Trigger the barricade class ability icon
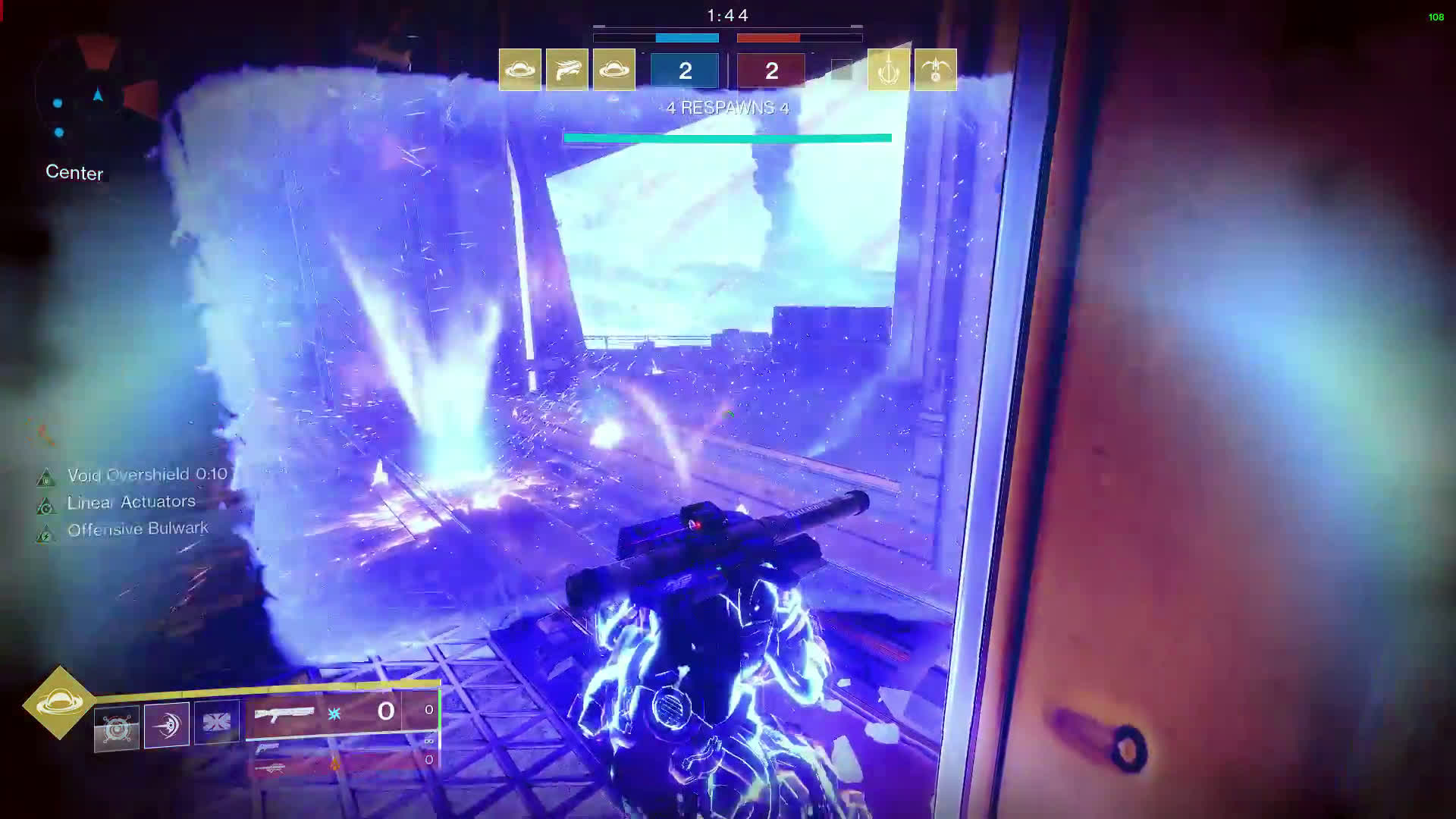 (x=217, y=723)
